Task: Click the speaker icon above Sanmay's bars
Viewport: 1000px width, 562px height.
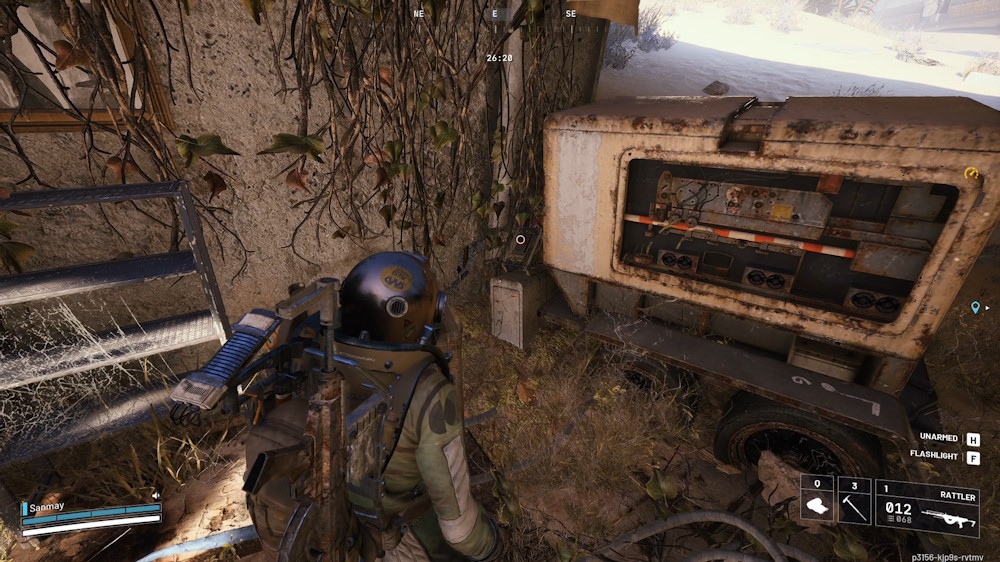Action: tap(156, 495)
